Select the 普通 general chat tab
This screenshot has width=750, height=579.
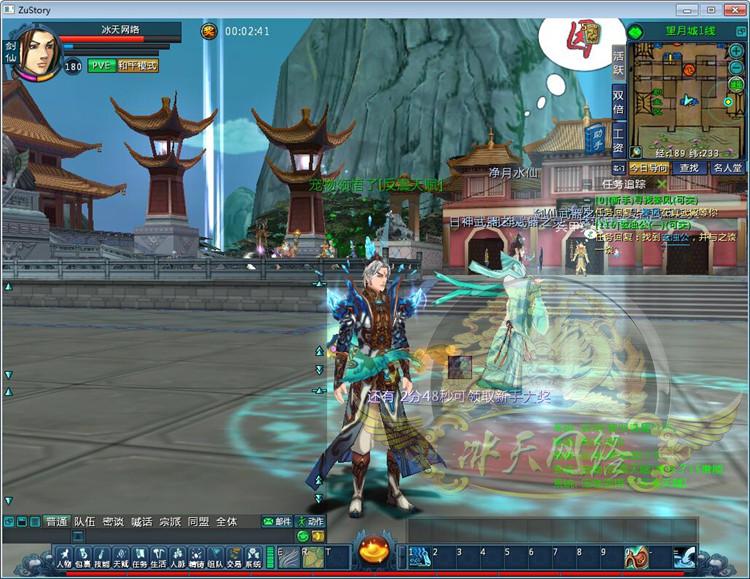coord(56,521)
